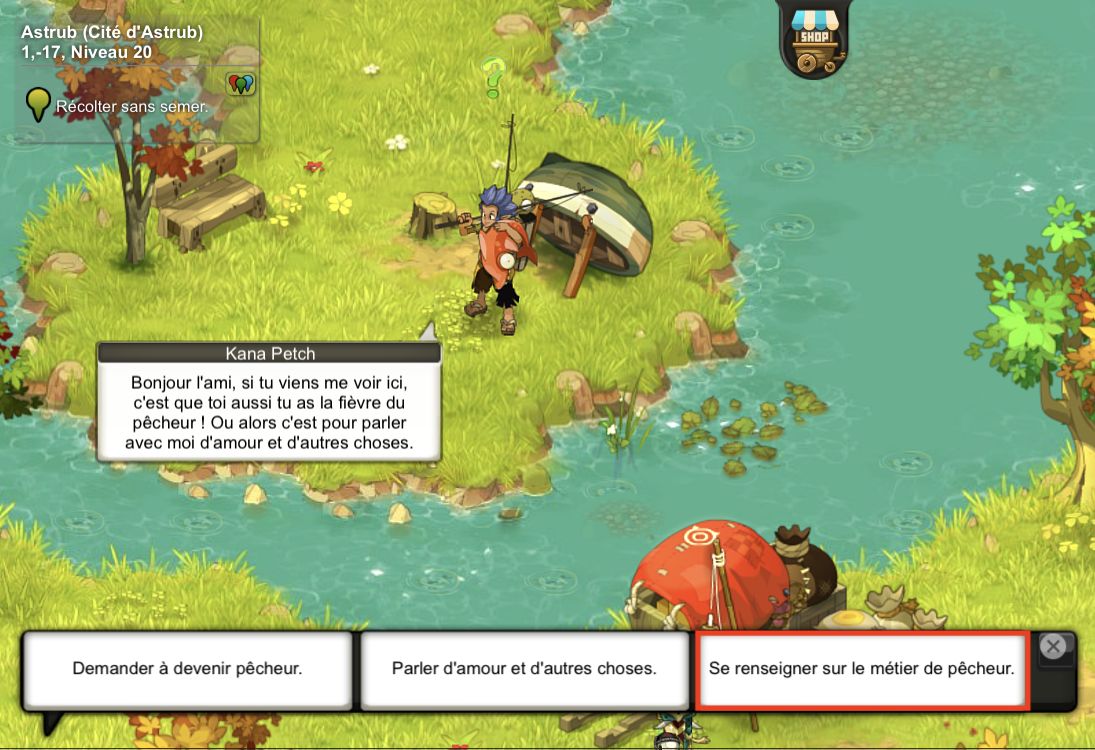
Task: Select "Parler d'amour et d'autres choses" option
Action: [x=524, y=668]
